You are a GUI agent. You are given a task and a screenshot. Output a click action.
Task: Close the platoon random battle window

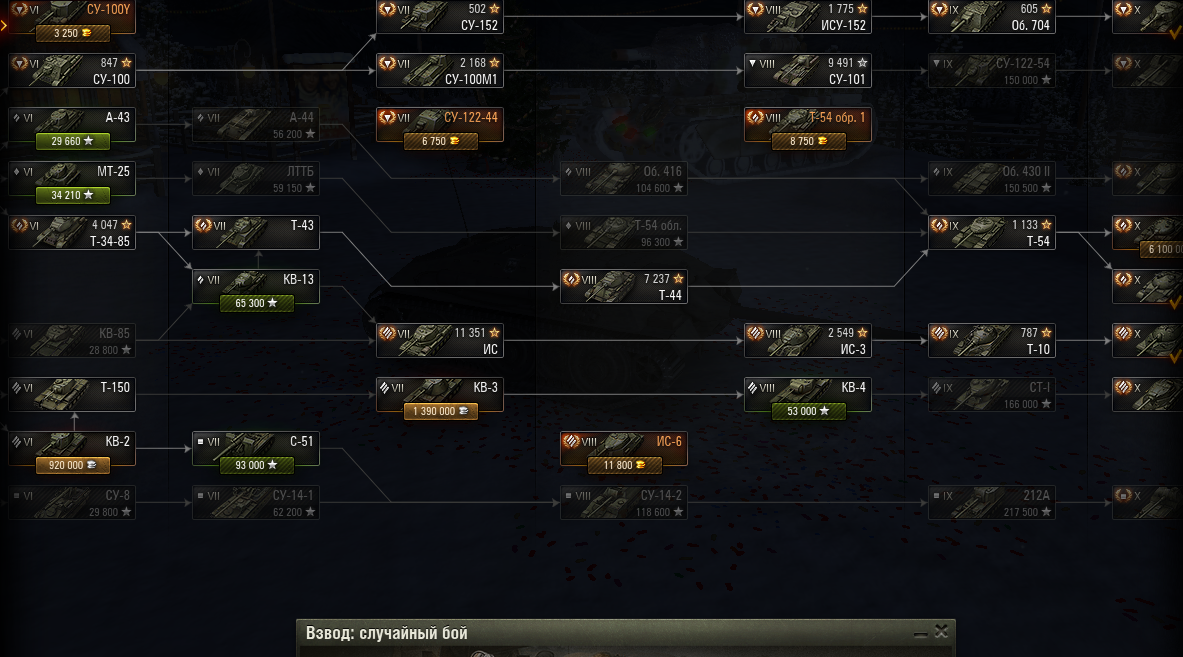941,632
